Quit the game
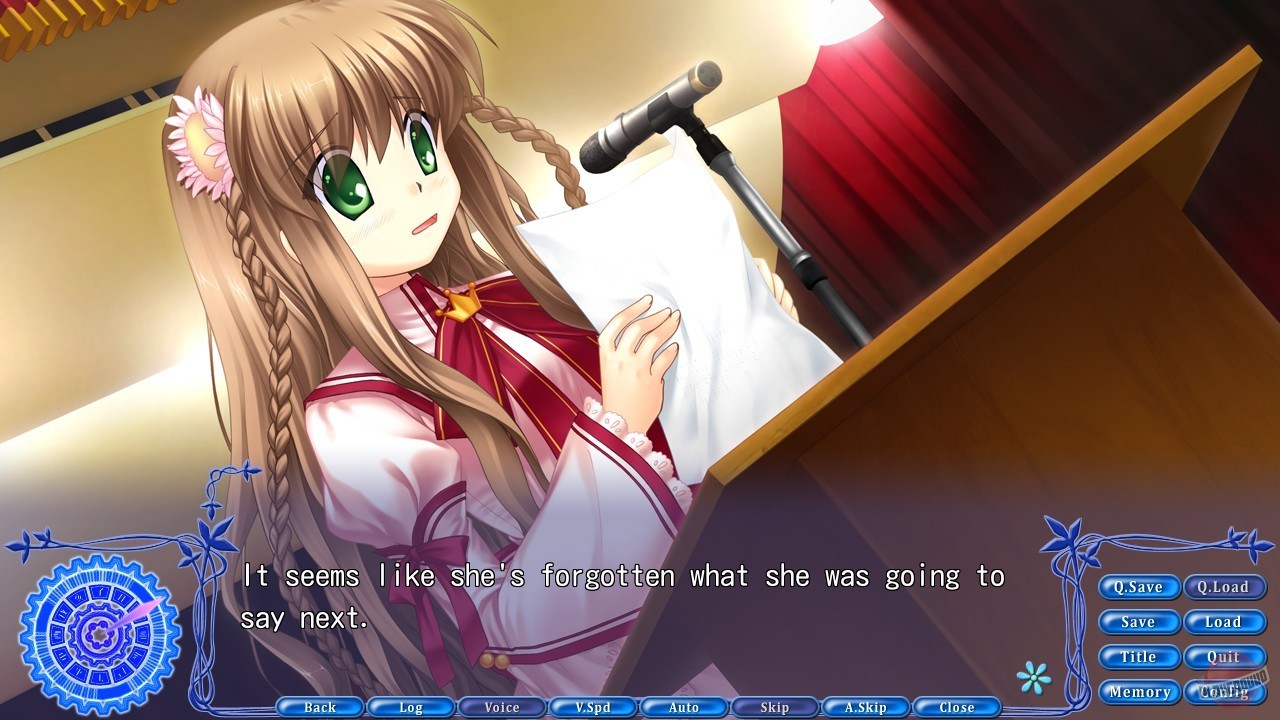Viewport: 1280px width, 720px height. click(x=1226, y=657)
